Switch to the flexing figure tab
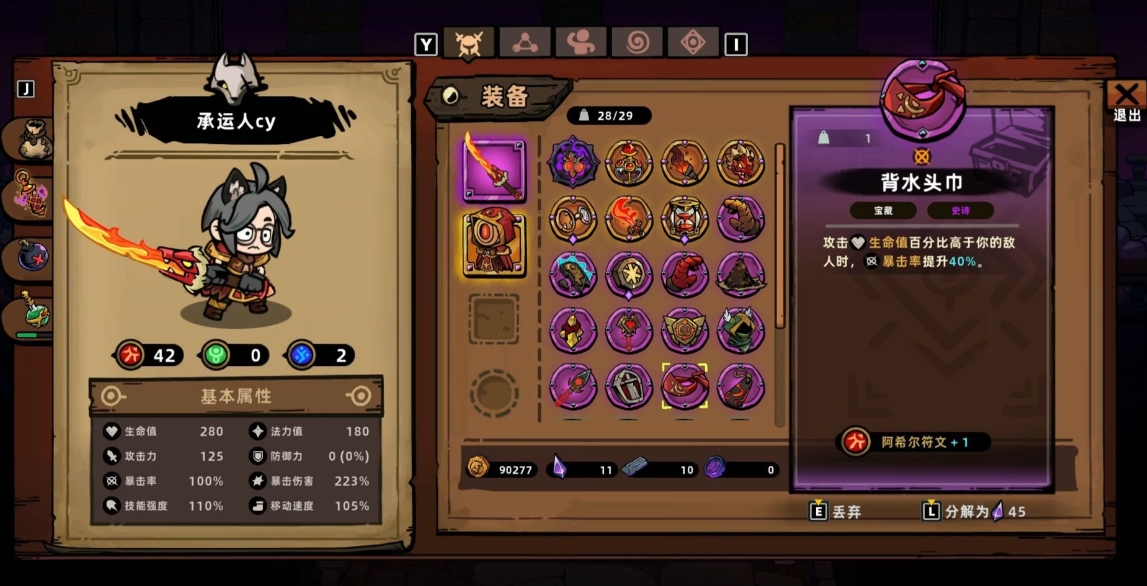1147x586 pixels. [x=579, y=43]
